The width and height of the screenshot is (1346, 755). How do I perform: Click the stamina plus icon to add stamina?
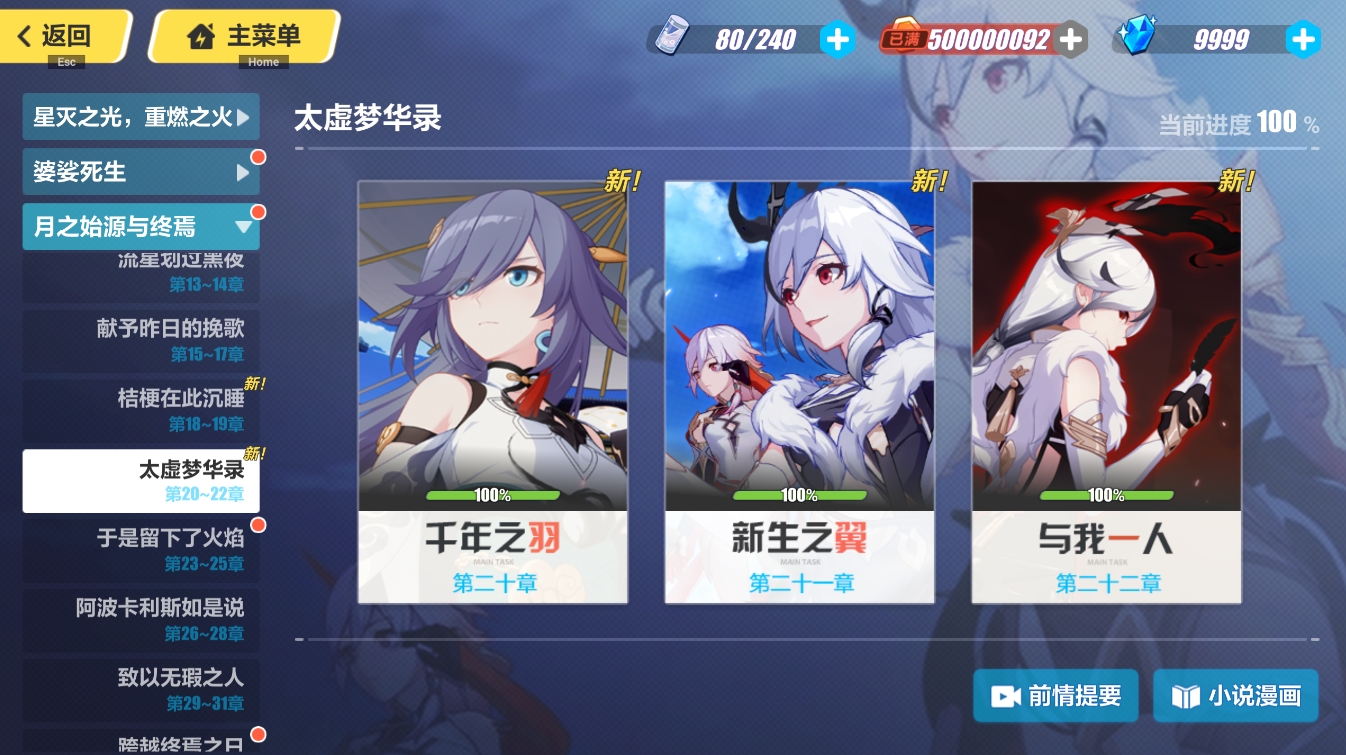(x=838, y=39)
